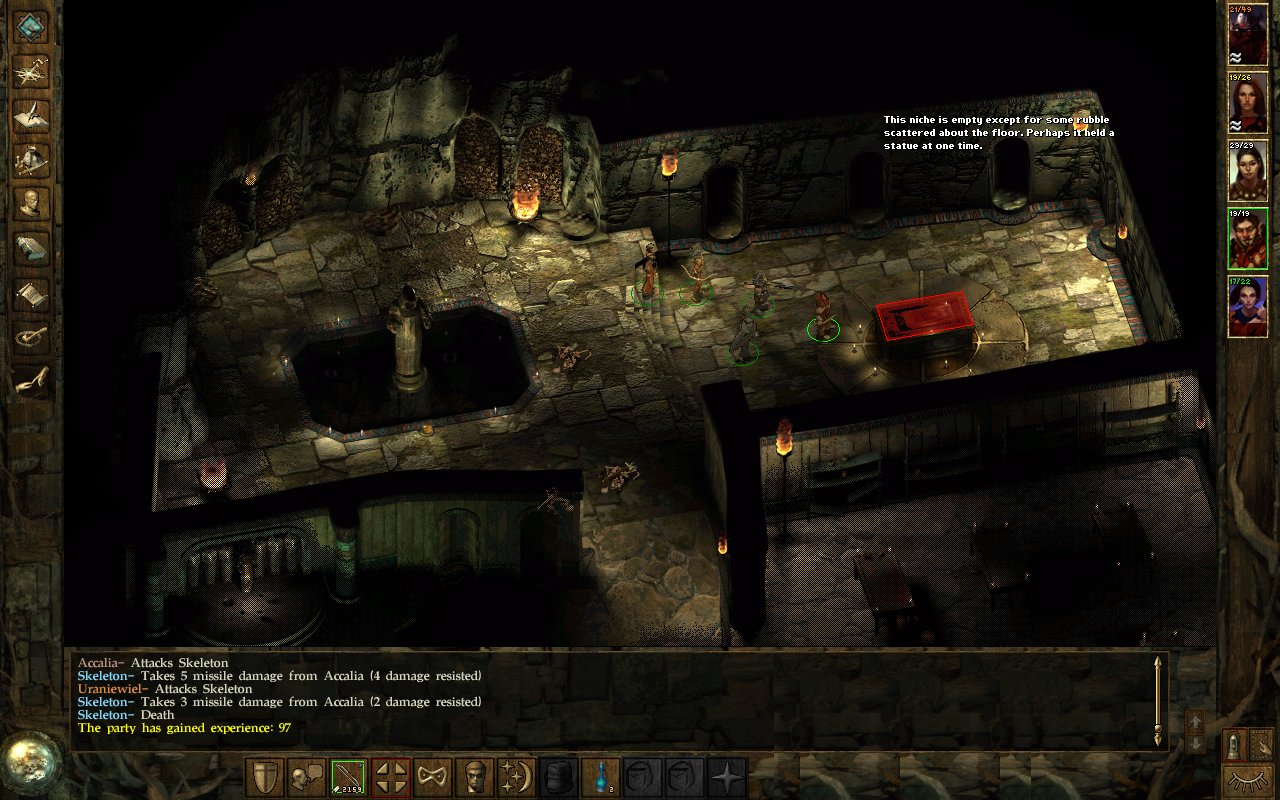Open the character record bust icon
The width and height of the screenshot is (1280, 800).
(32, 204)
